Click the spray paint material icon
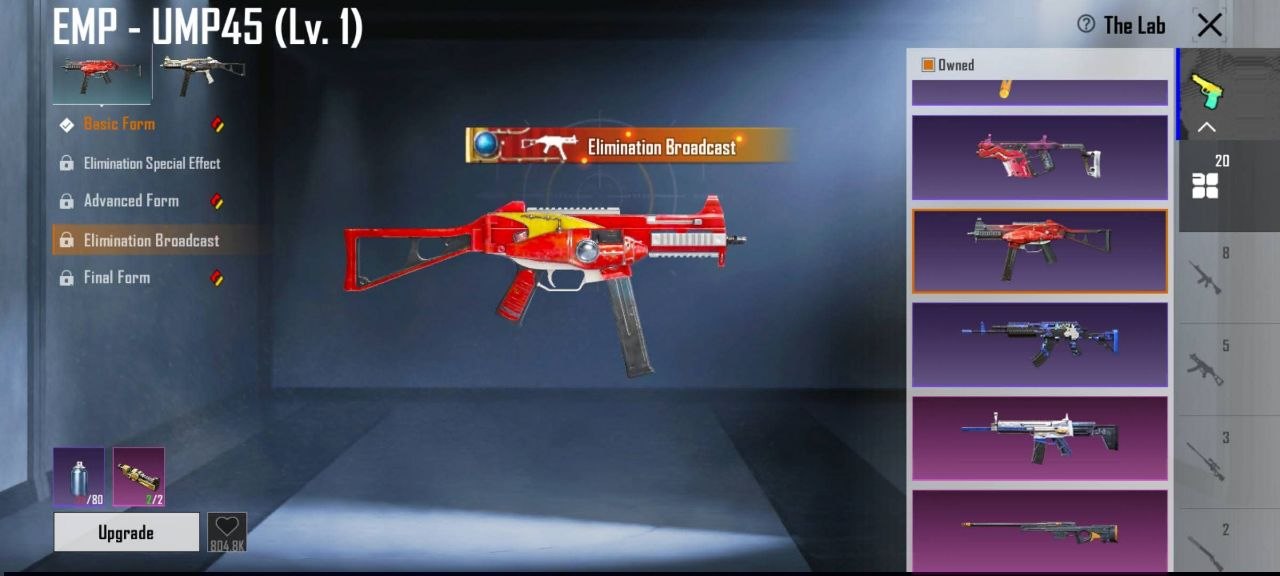1280x576 pixels. click(79, 476)
